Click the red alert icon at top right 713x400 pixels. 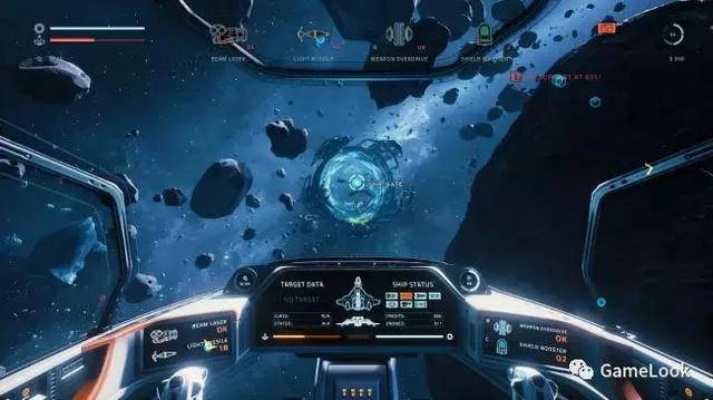coord(604,29)
